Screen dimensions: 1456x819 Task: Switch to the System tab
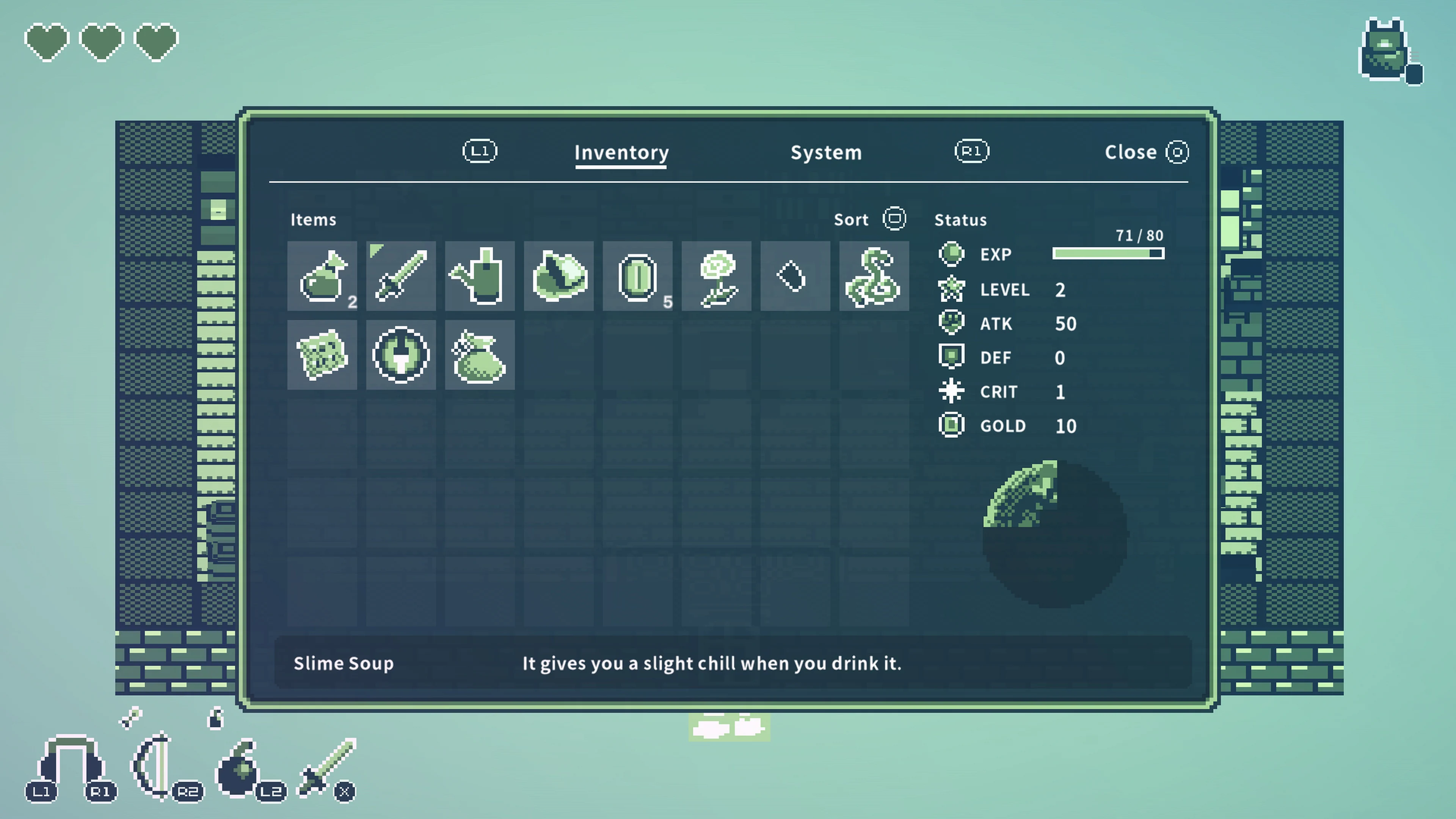click(x=826, y=152)
